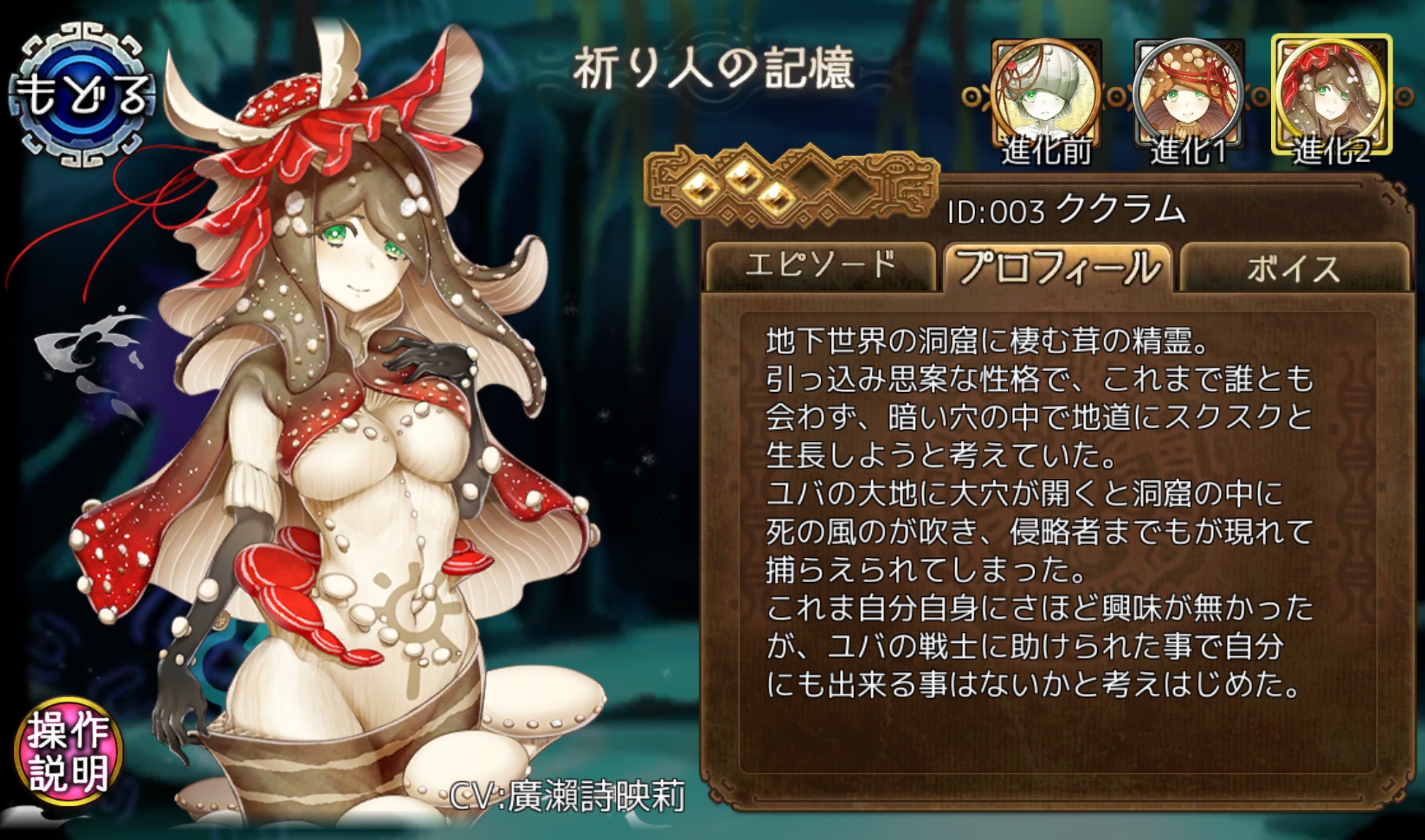This screenshot has height=840, width=1425.
Task: Open the ボイス tab
Action: tap(1293, 268)
